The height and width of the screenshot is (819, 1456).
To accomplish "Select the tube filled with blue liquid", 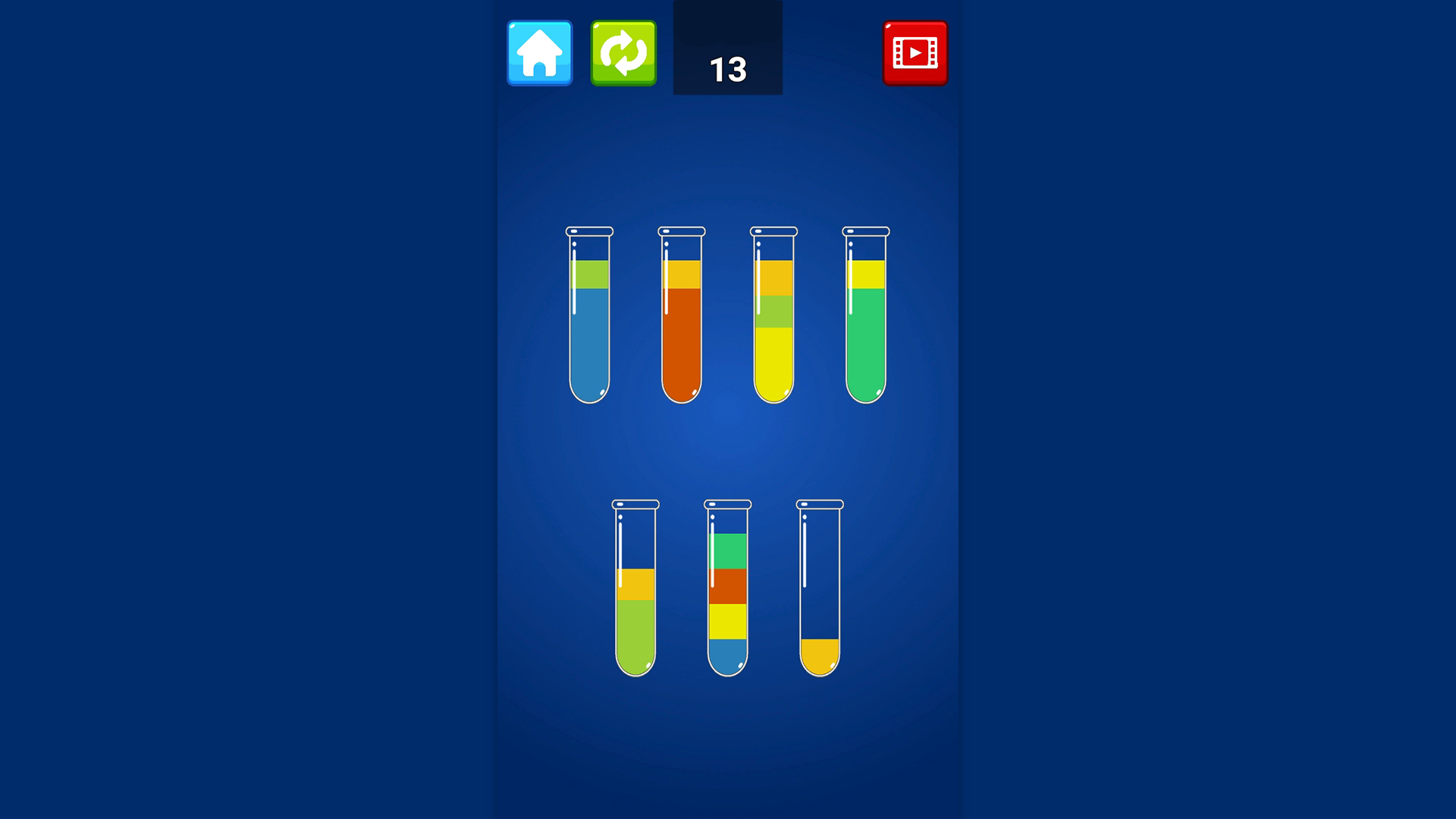I will tap(588, 341).
